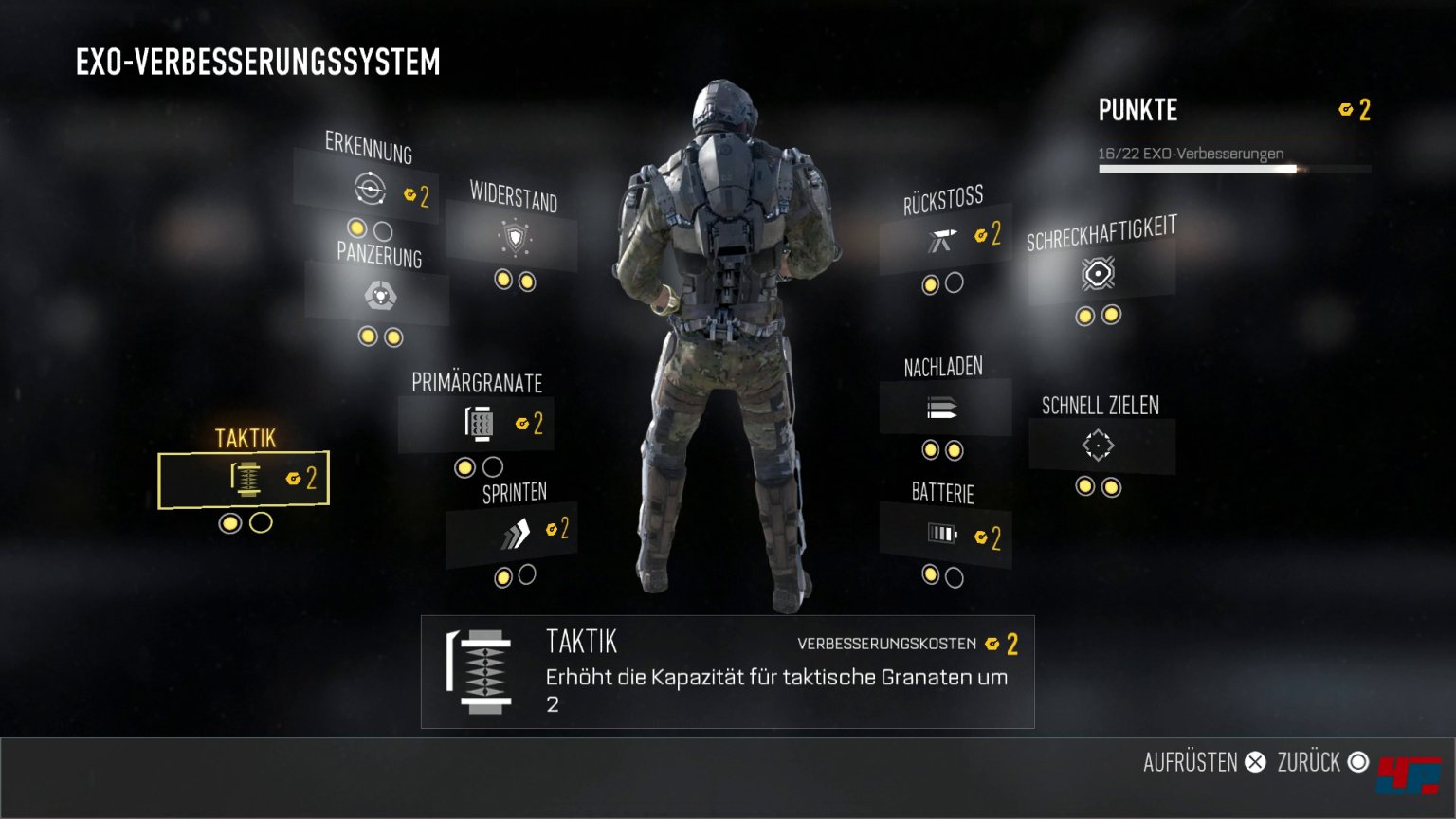1456x819 pixels.
Task: Select the Erkennung detection upgrade icon
Action: click(x=368, y=191)
